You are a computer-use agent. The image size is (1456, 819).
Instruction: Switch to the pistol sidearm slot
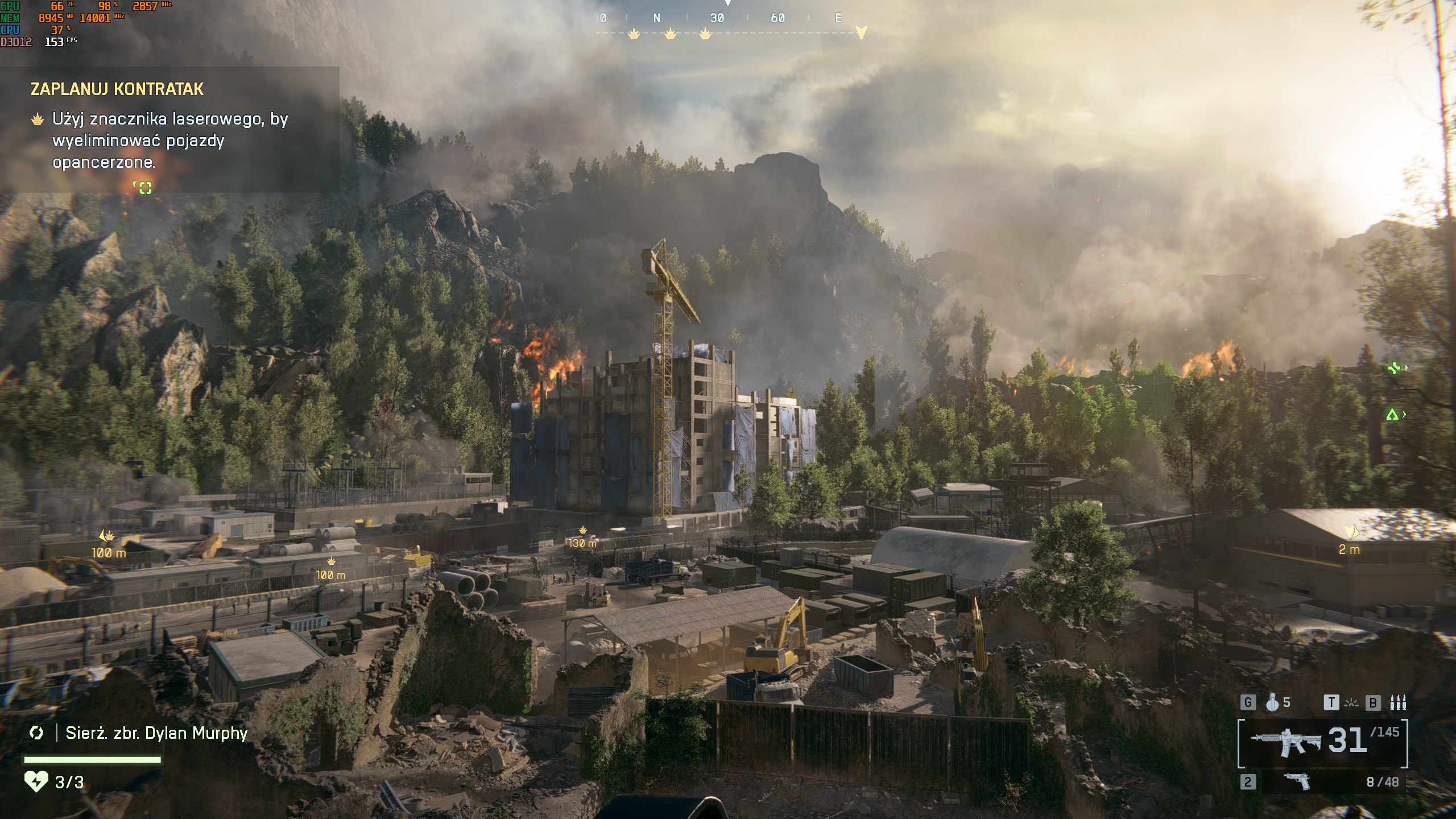(1297, 781)
